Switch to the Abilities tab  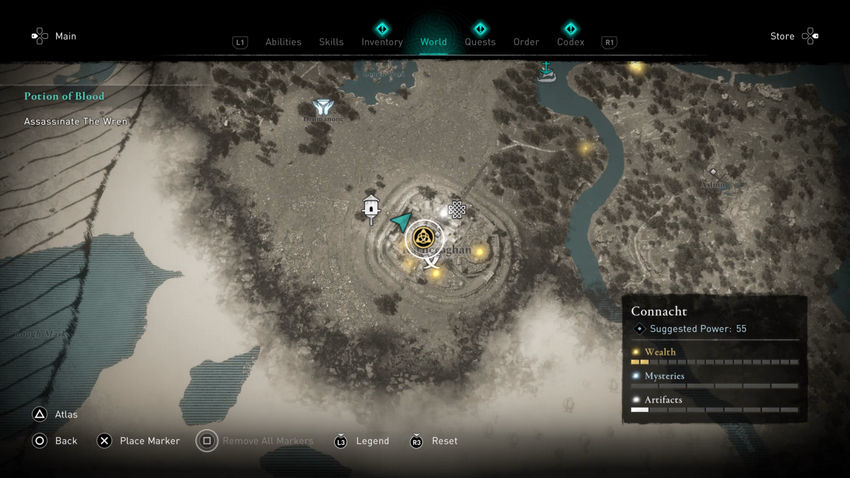pyautogui.click(x=283, y=42)
